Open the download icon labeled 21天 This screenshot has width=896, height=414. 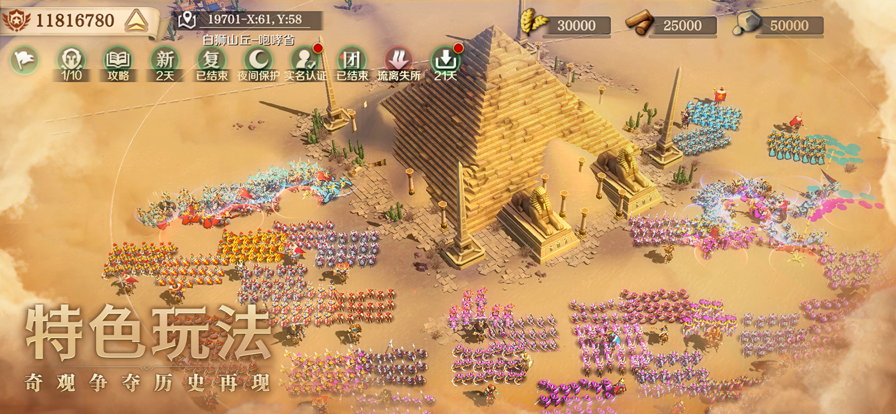445,61
